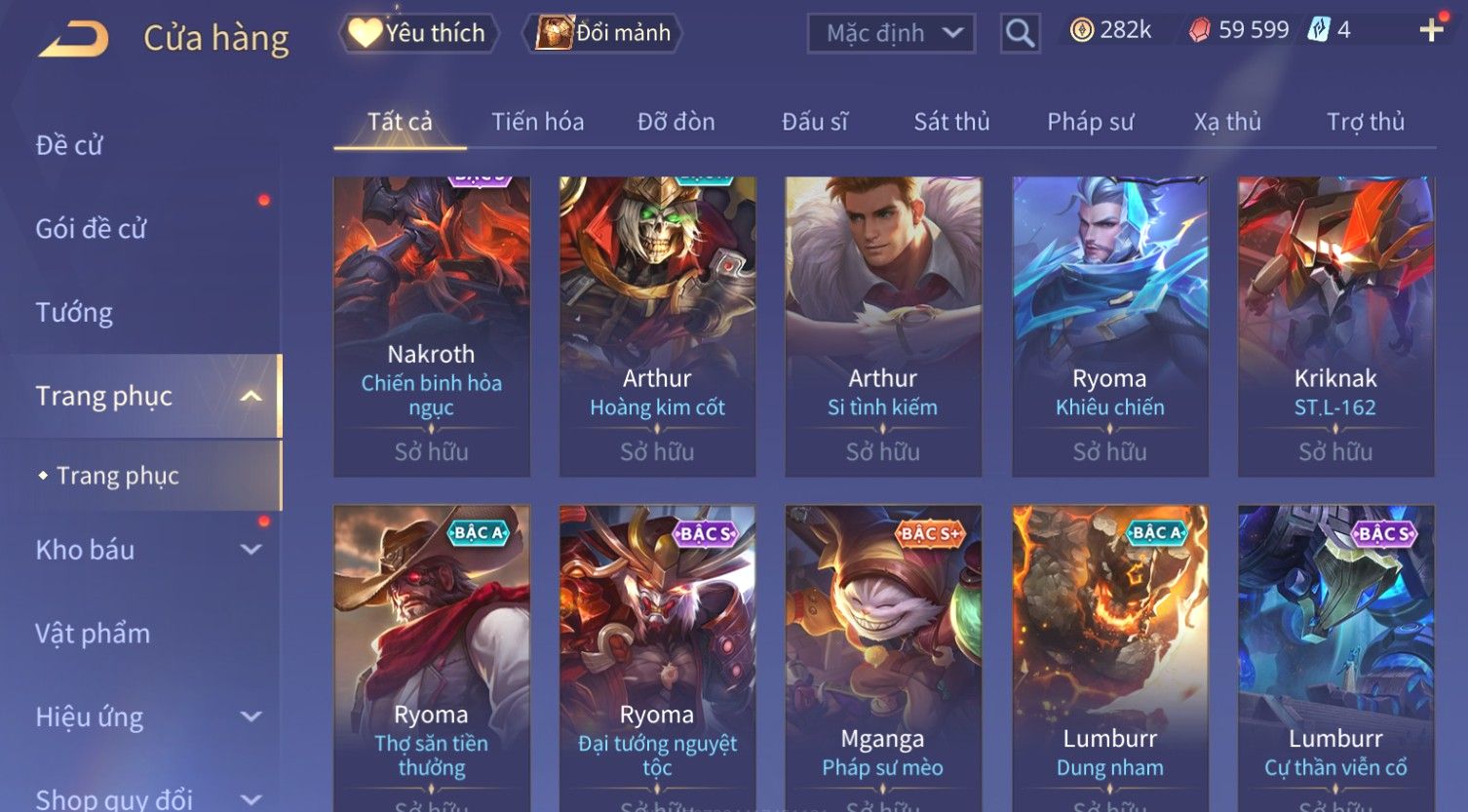Open the Trợ thủ category tab
The image size is (1468, 812).
coord(1365,122)
